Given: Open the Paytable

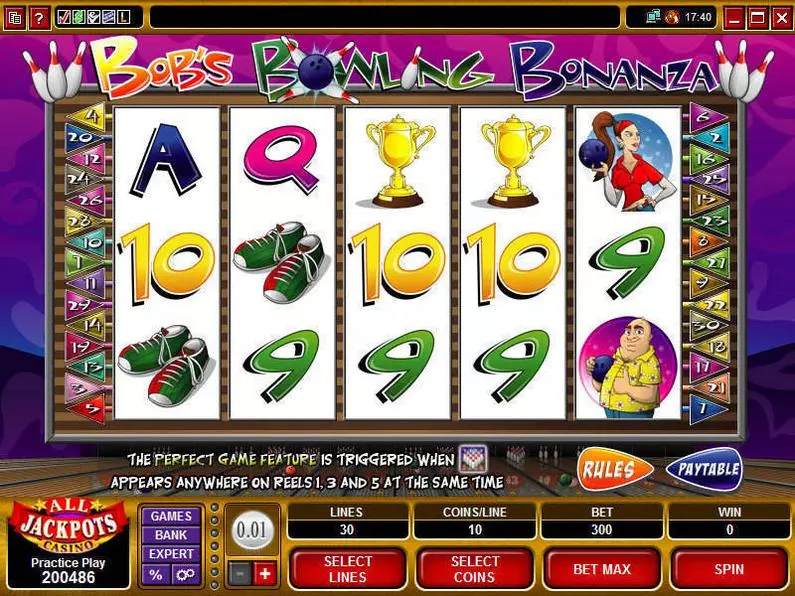Looking at the screenshot, I should coord(703,469).
